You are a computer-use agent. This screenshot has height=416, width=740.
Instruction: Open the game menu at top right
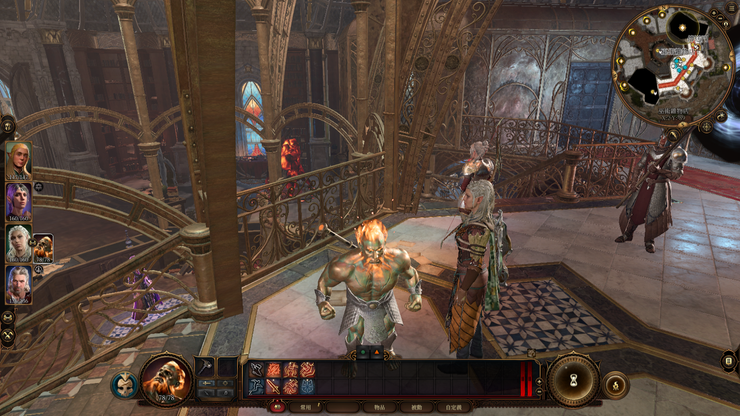733,8
